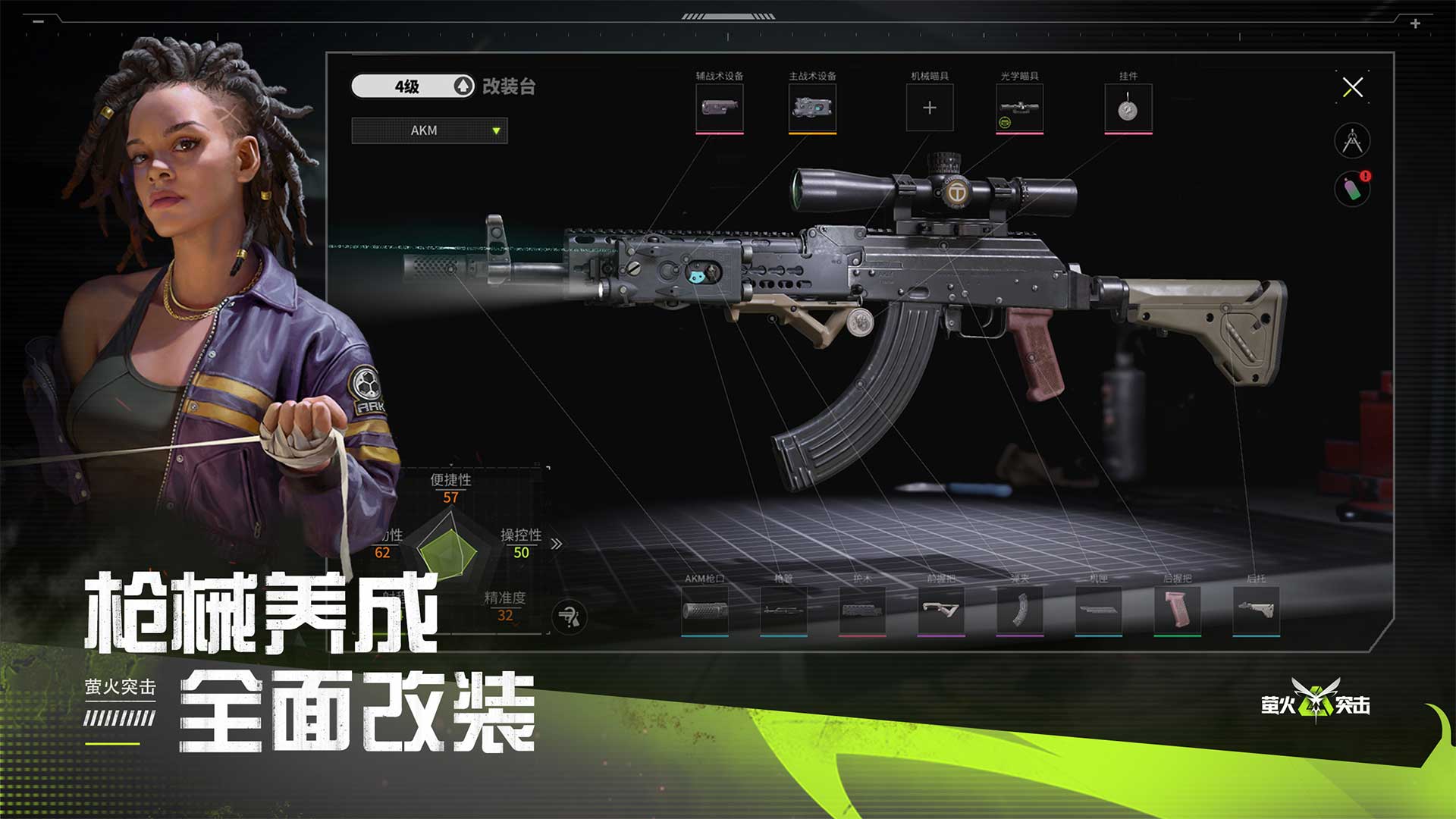The height and width of the screenshot is (819, 1456).
Task: Pick the curved magazine part icon
Action: click(x=1020, y=610)
